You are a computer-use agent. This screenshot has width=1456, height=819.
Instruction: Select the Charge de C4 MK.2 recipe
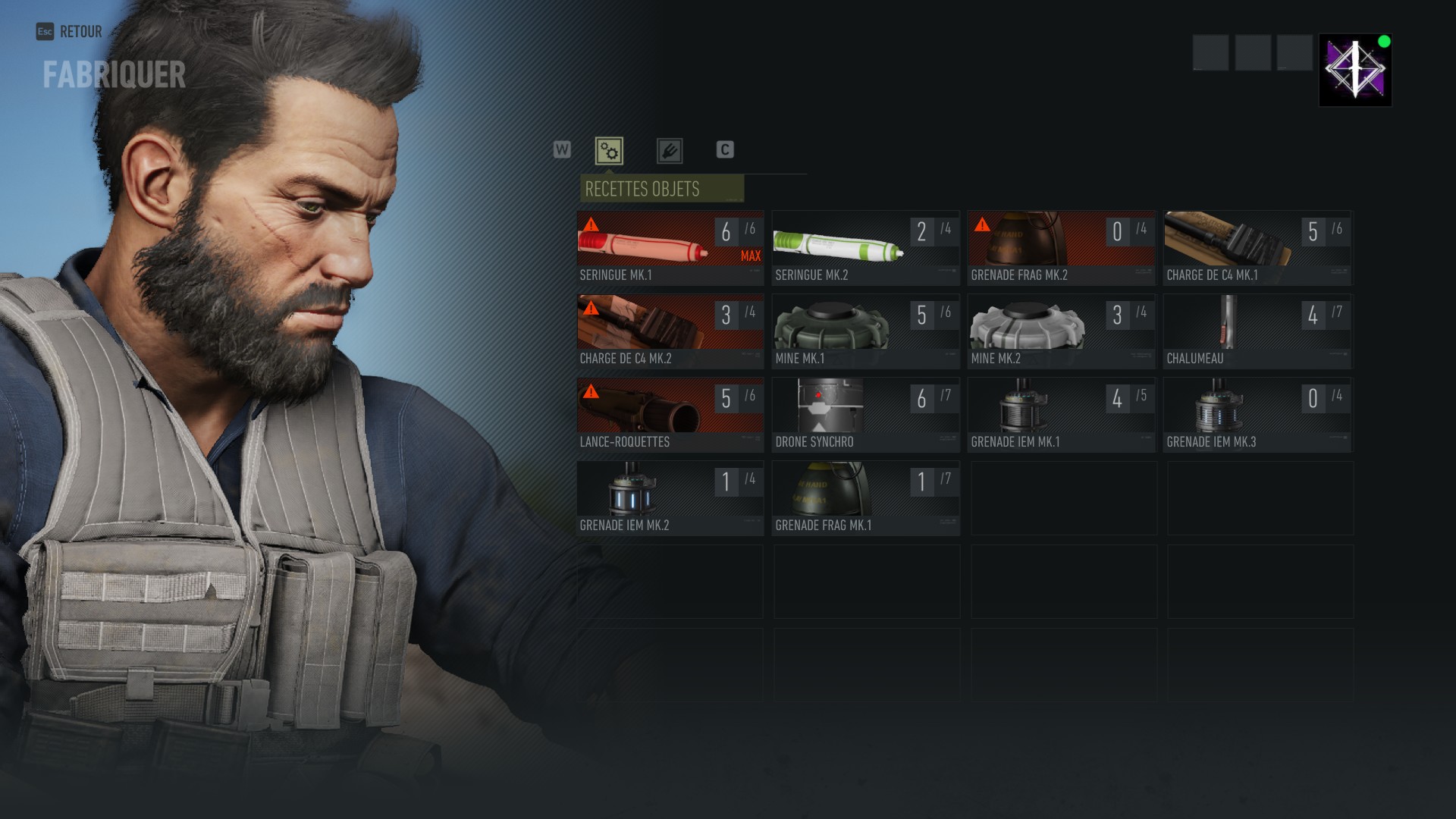click(670, 331)
